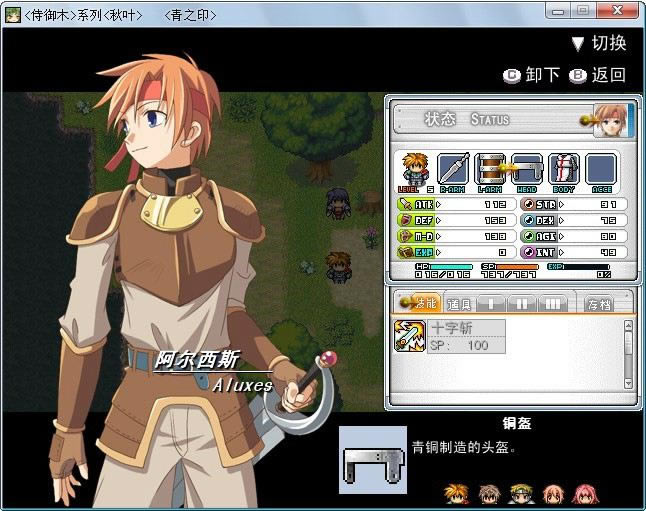Choose the blond headband party member icon

[x=520, y=493]
